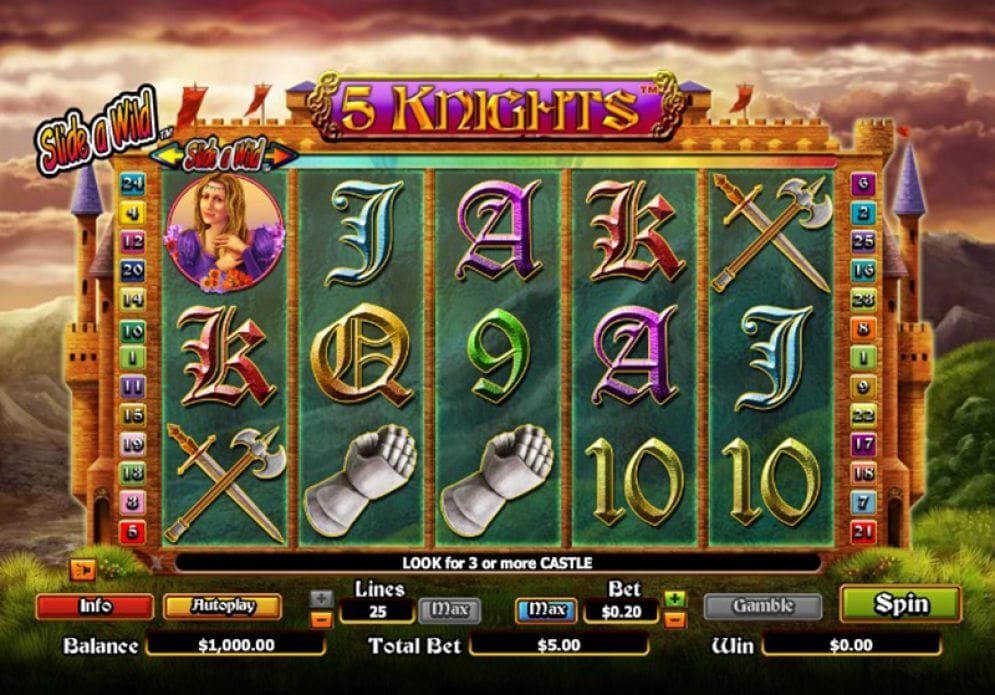Click the Gamble button

tap(763, 606)
